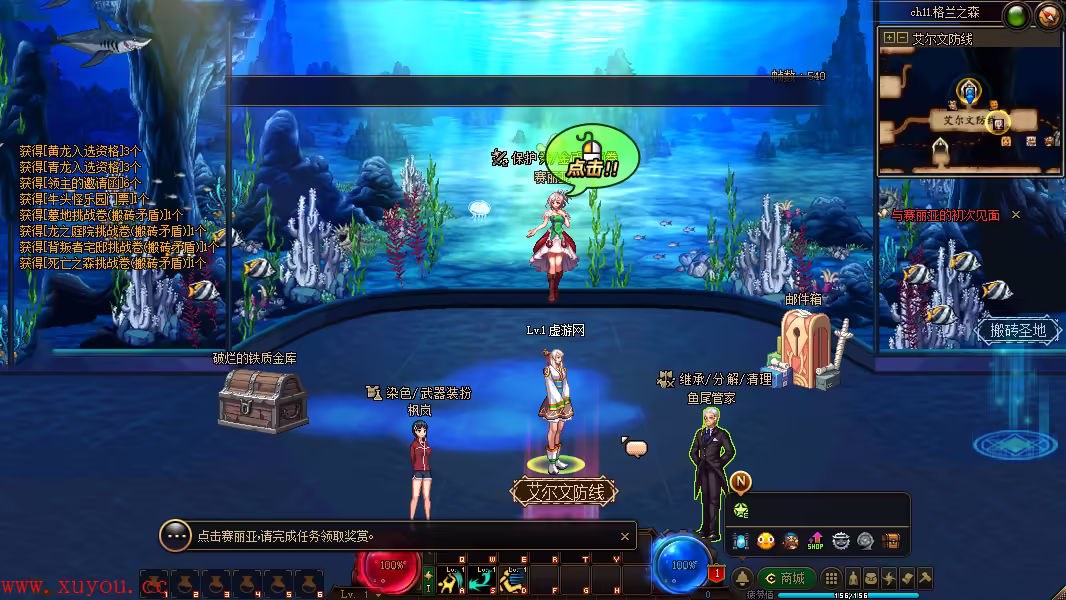
Task: Use the cyan arrow skill in slot S
Action: 483,579
